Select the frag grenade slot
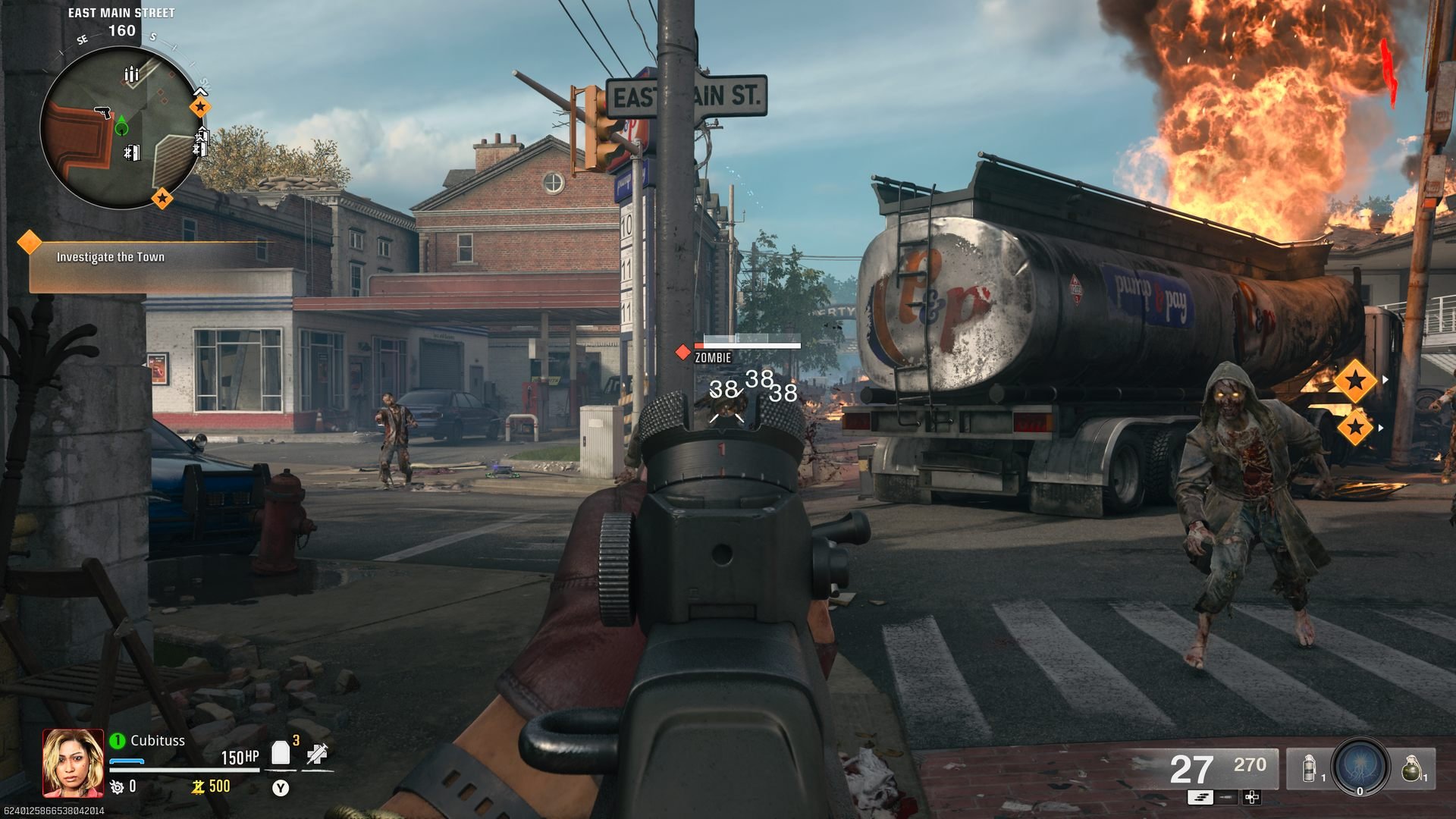This screenshot has height=819, width=1456. pyautogui.click(x=1410, y=768)
